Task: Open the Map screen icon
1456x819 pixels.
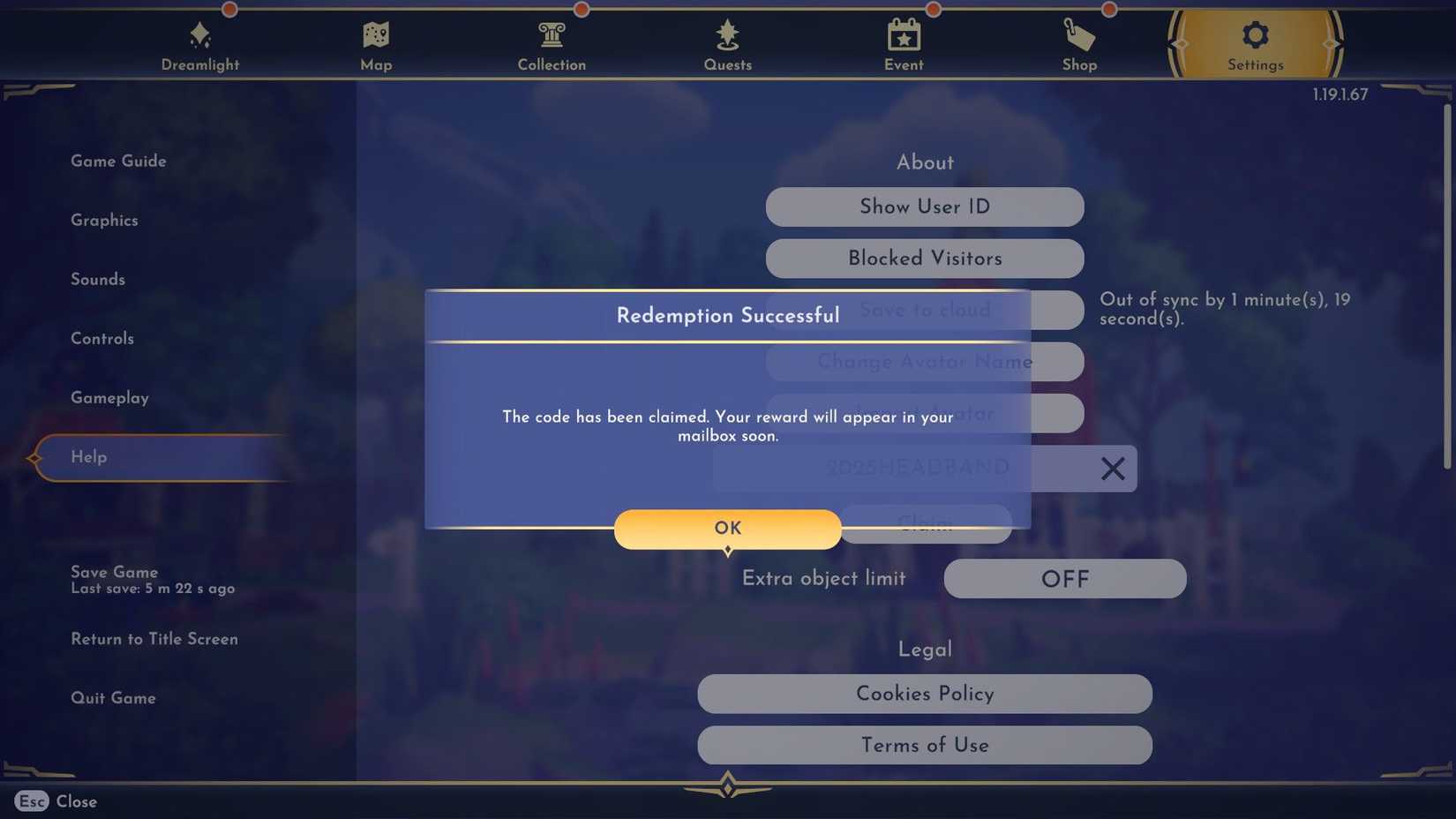Action: [x=376, y=37]
